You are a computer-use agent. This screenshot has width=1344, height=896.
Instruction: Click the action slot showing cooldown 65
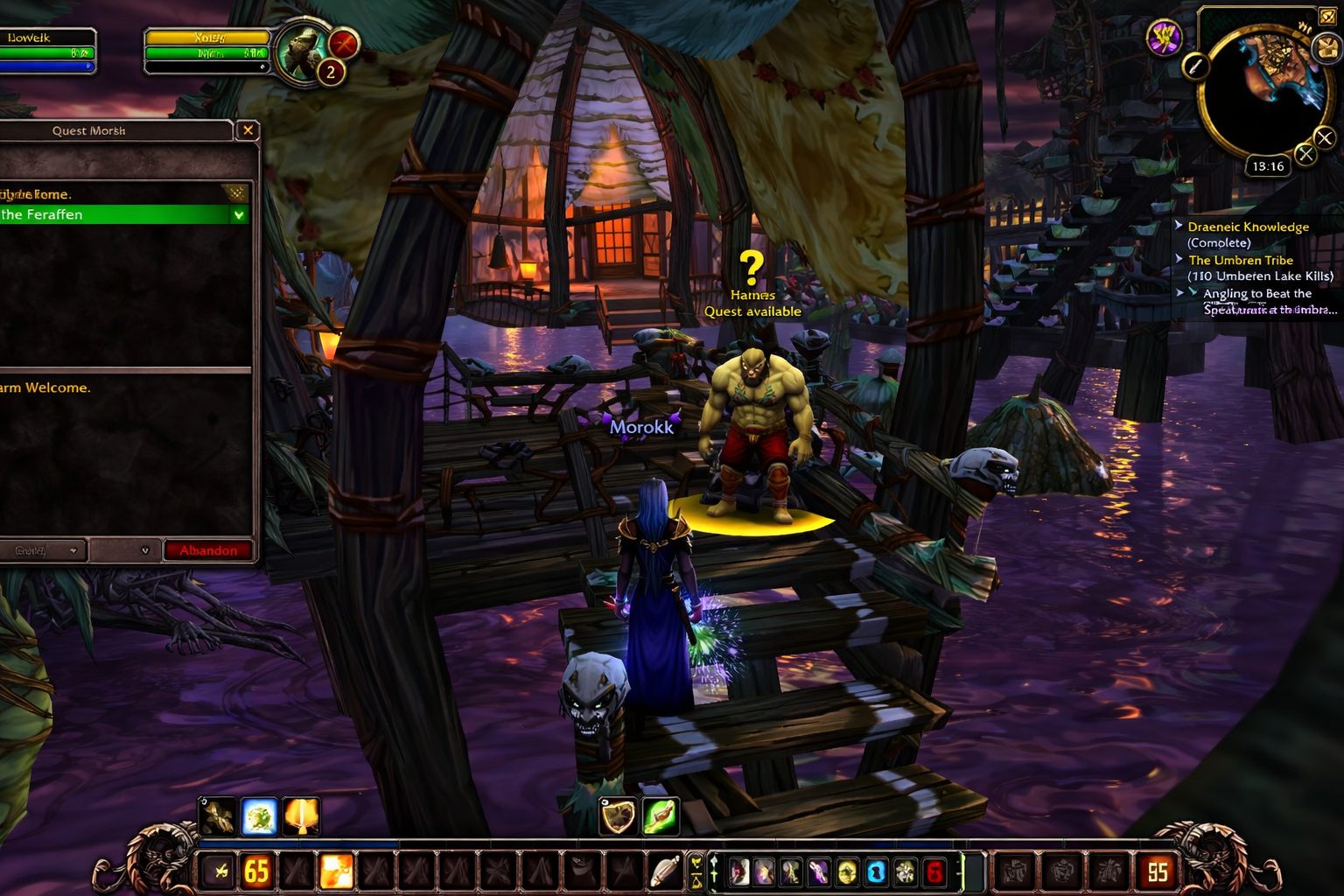click(x=256, y=871)
